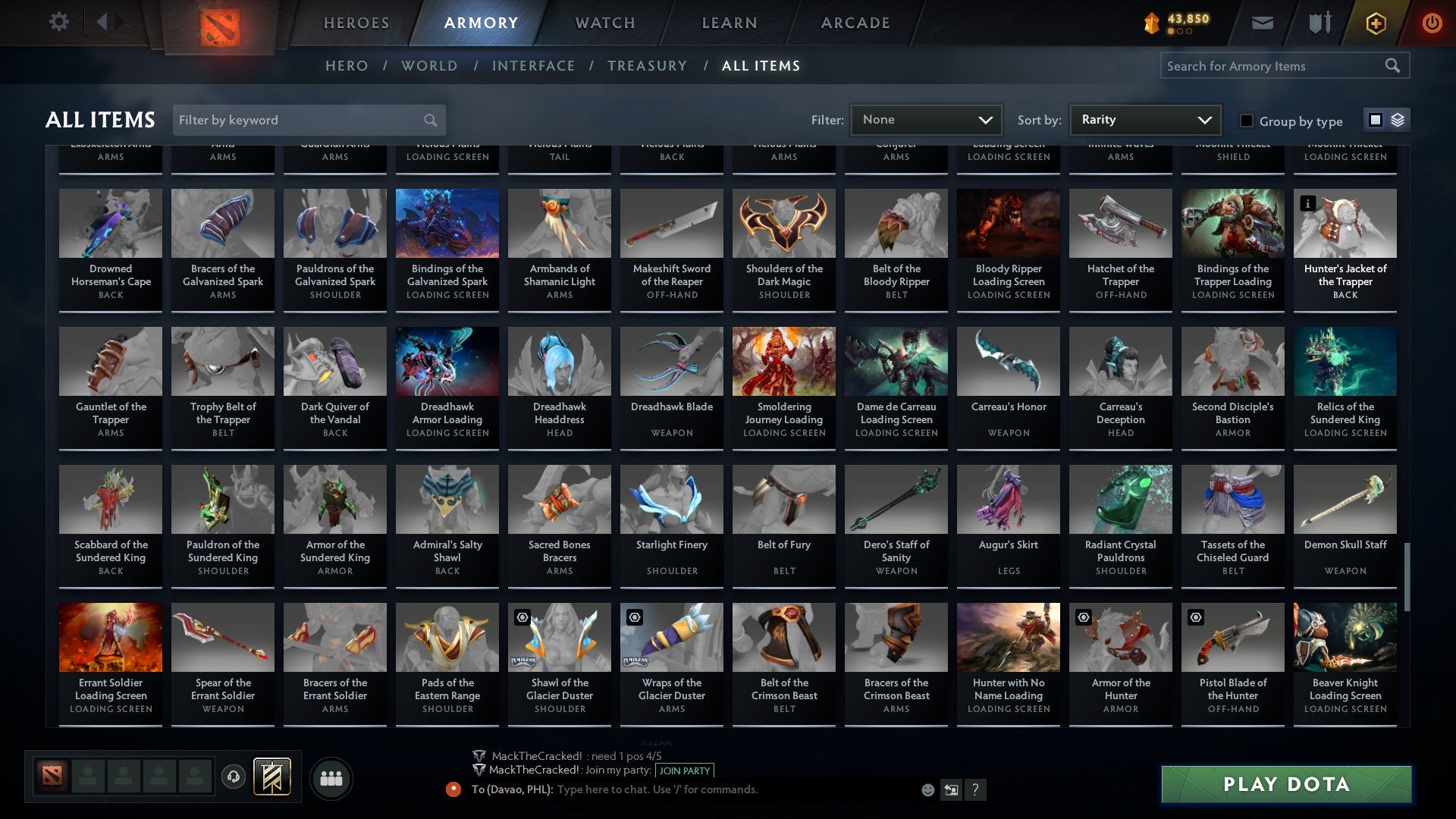This screenshot has width=1456, height=819.
Task: Click the friends list people icon
Action: pos(331,777)
